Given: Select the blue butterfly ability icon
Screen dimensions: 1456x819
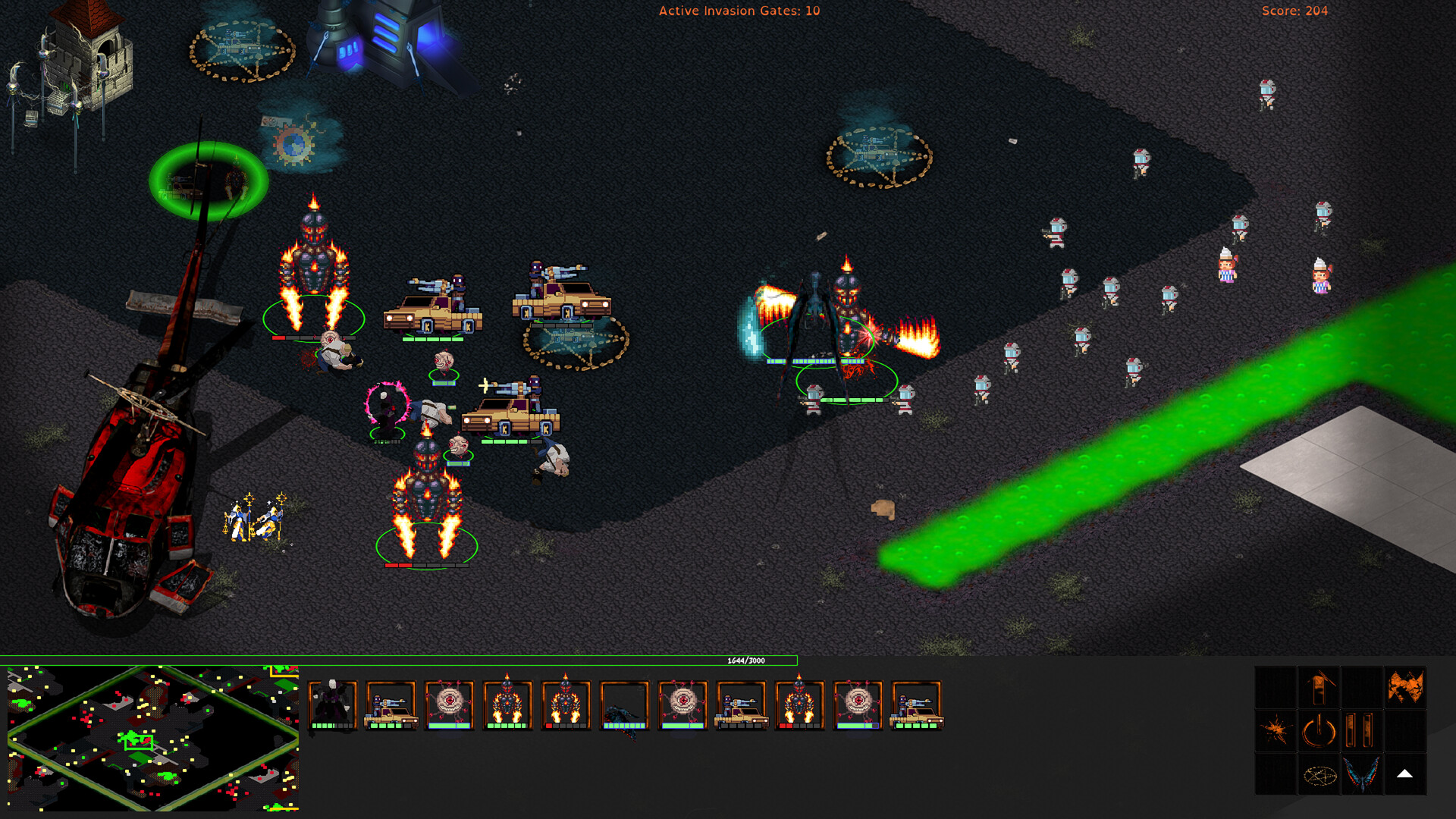Looking at the screenshot, I should click(x=1363, y=775).
